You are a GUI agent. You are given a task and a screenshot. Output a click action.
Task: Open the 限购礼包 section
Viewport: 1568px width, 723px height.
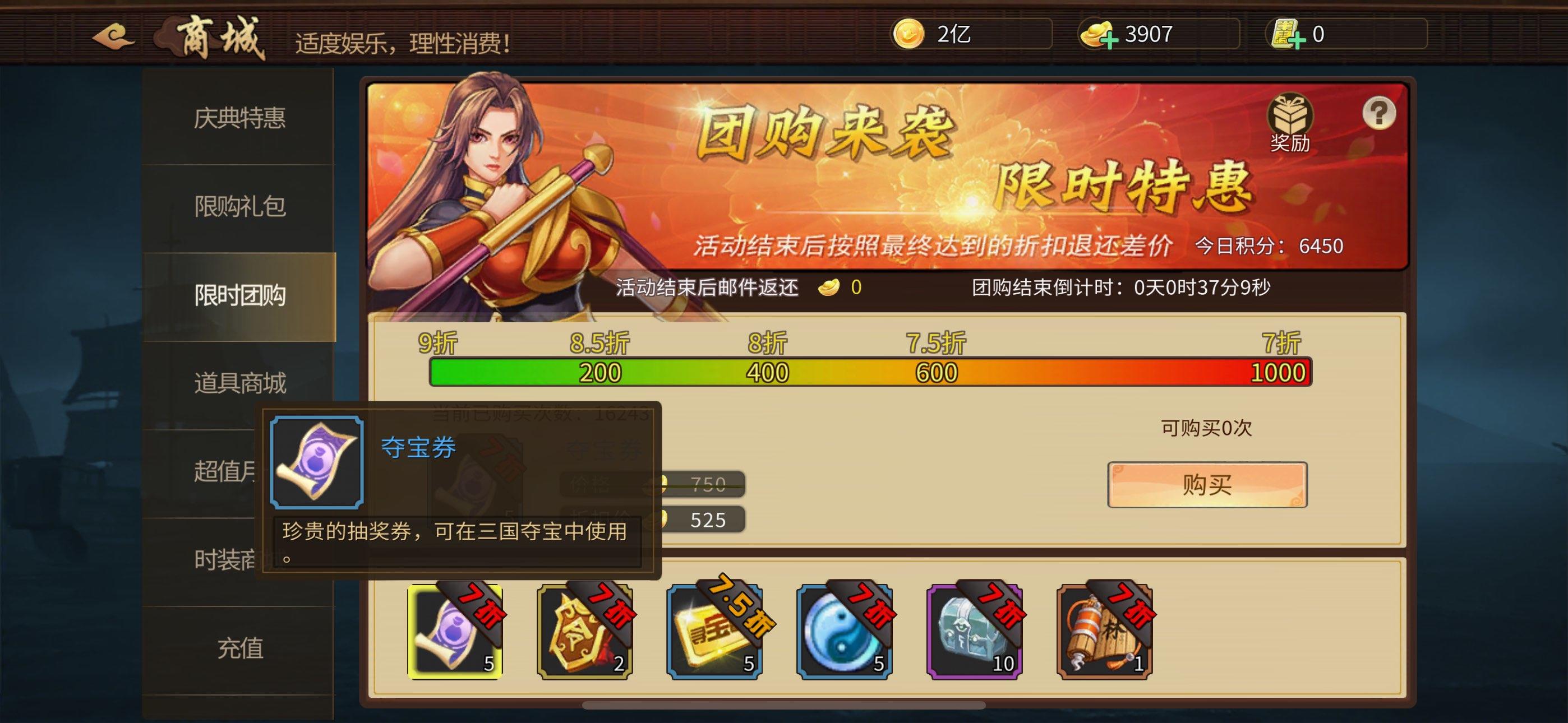pyautogui.click(x=238, y=207)
